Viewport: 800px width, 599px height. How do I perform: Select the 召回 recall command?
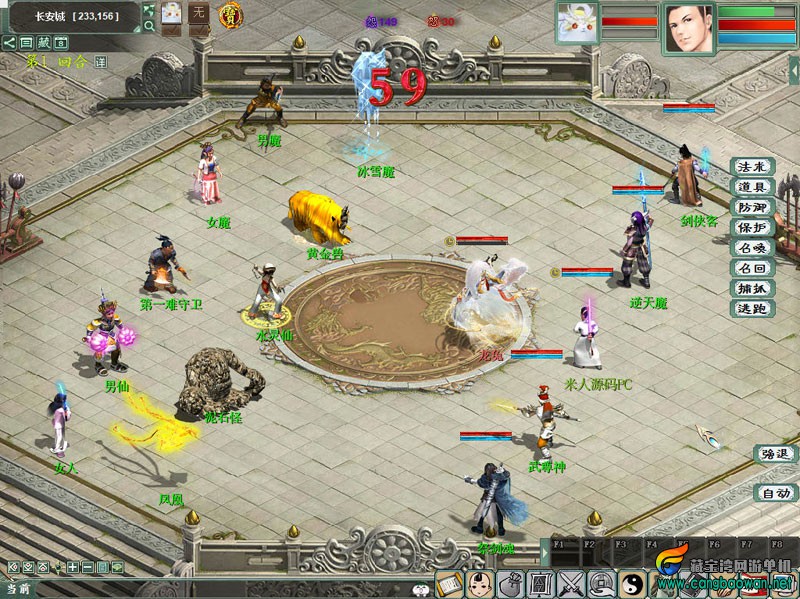click(751, 268)
